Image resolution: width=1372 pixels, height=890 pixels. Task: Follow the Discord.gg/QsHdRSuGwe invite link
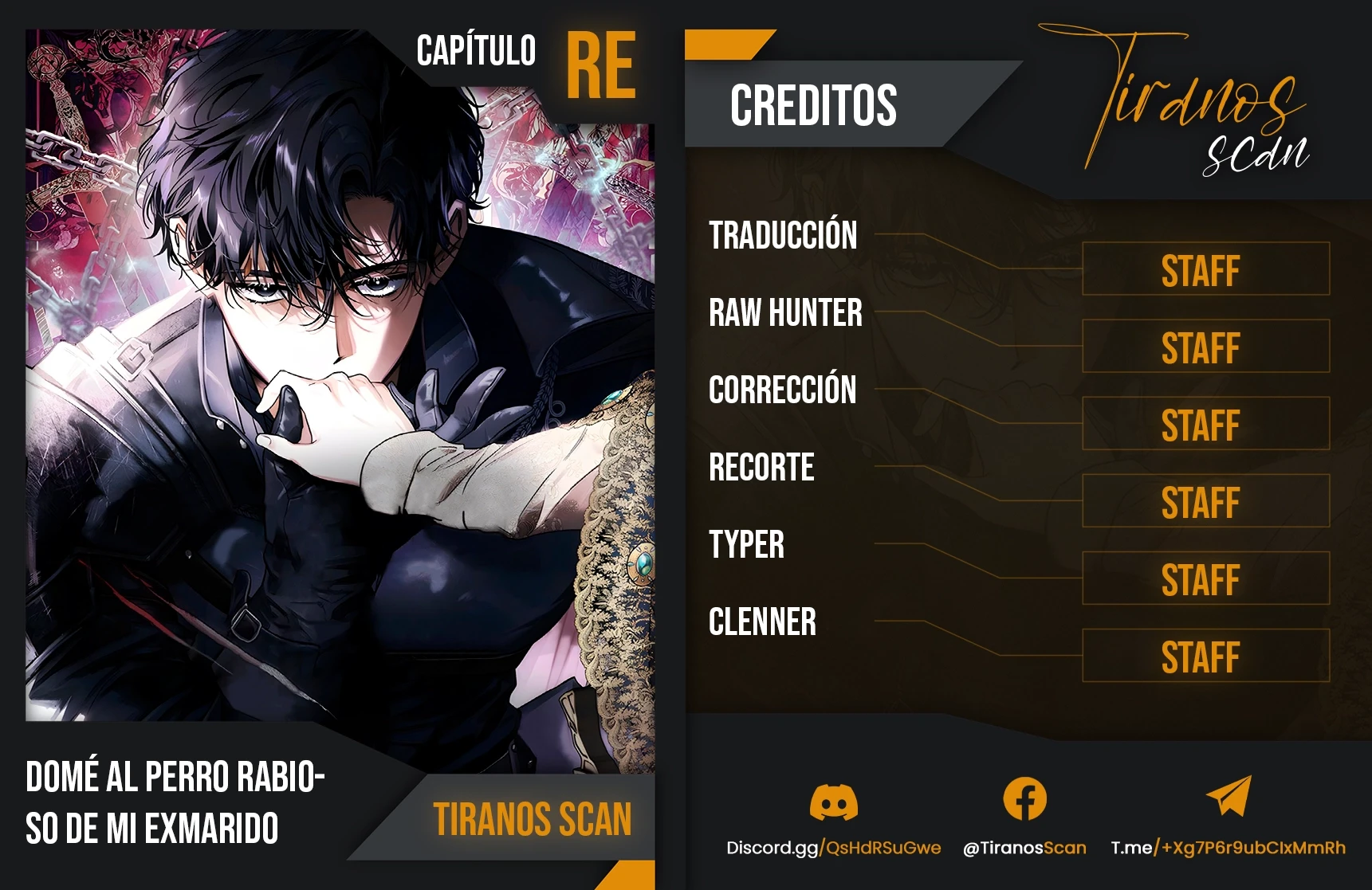coord(833,848)
